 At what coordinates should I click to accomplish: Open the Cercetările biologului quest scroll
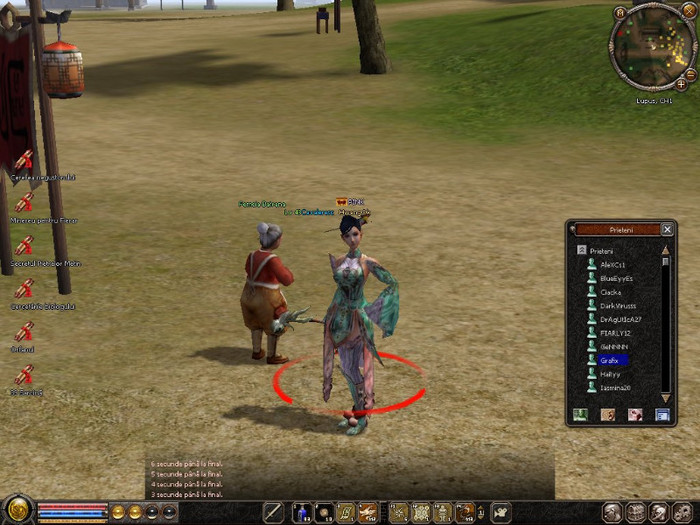pos(23,288)
